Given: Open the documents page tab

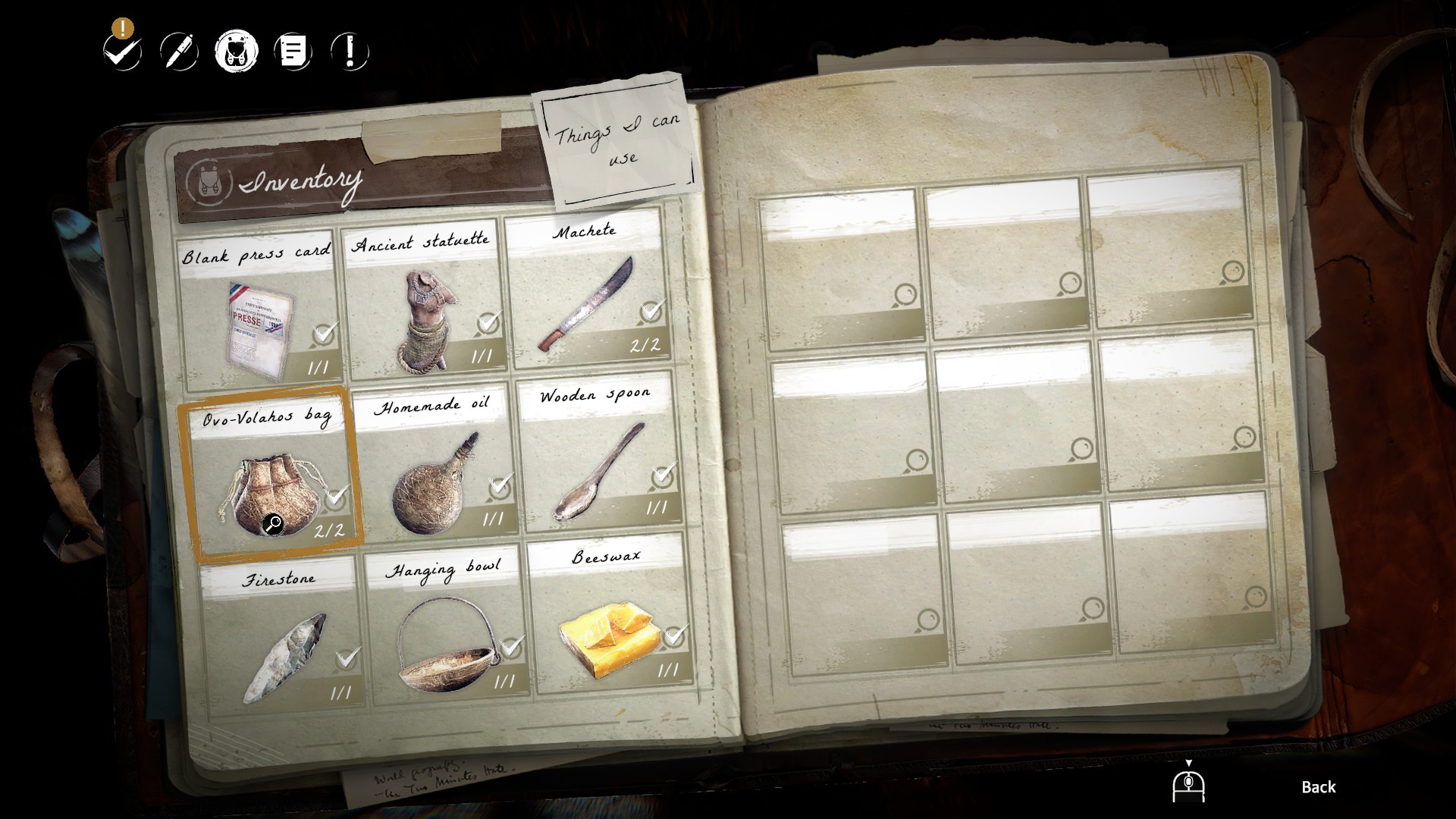Looking at the screenshot, I should [293, 52].
